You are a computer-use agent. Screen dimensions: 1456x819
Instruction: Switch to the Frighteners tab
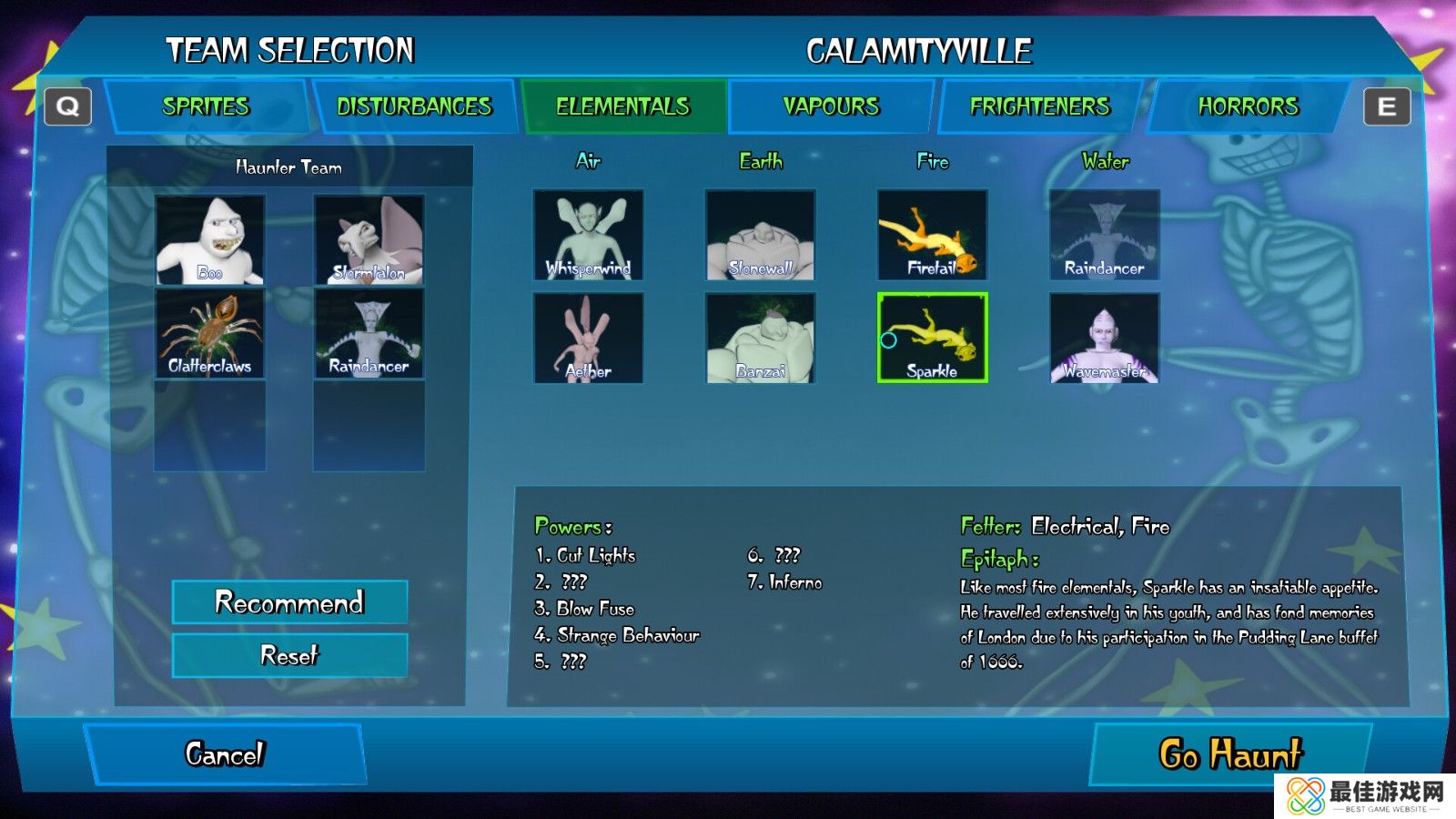tap(1040, 106)
